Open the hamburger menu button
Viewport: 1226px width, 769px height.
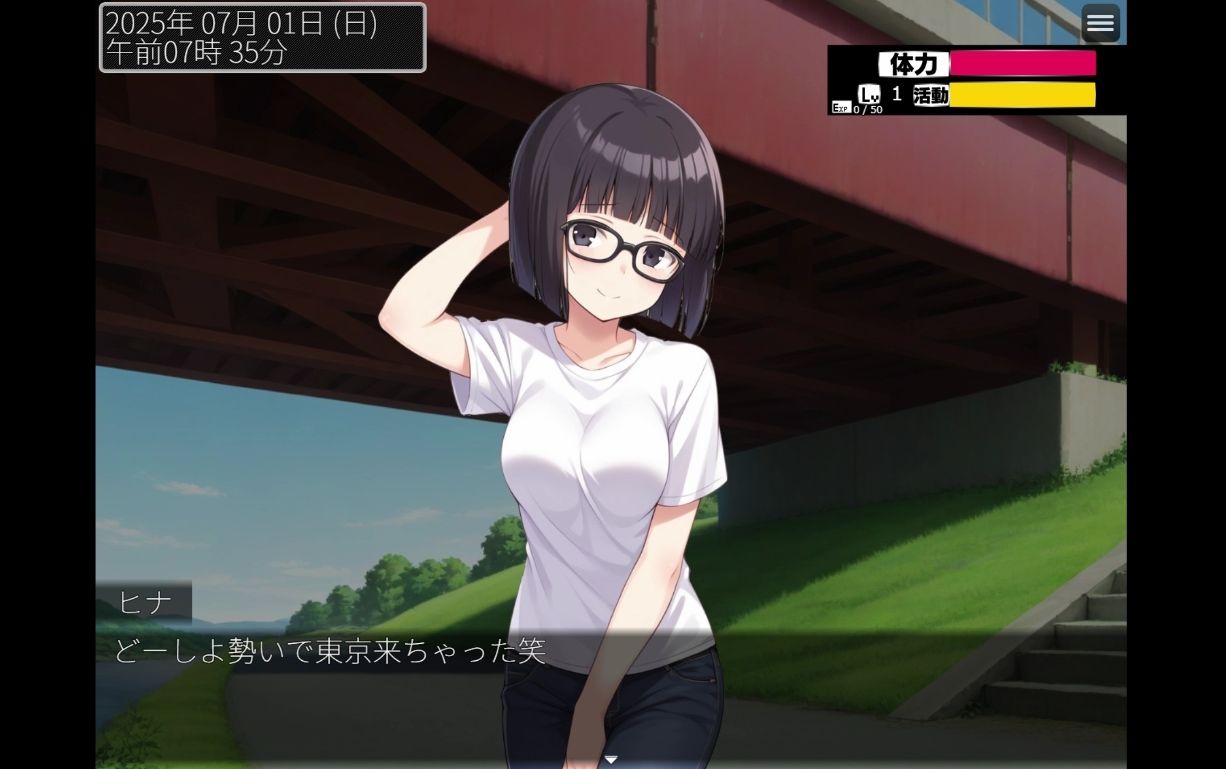(1100, 23)
